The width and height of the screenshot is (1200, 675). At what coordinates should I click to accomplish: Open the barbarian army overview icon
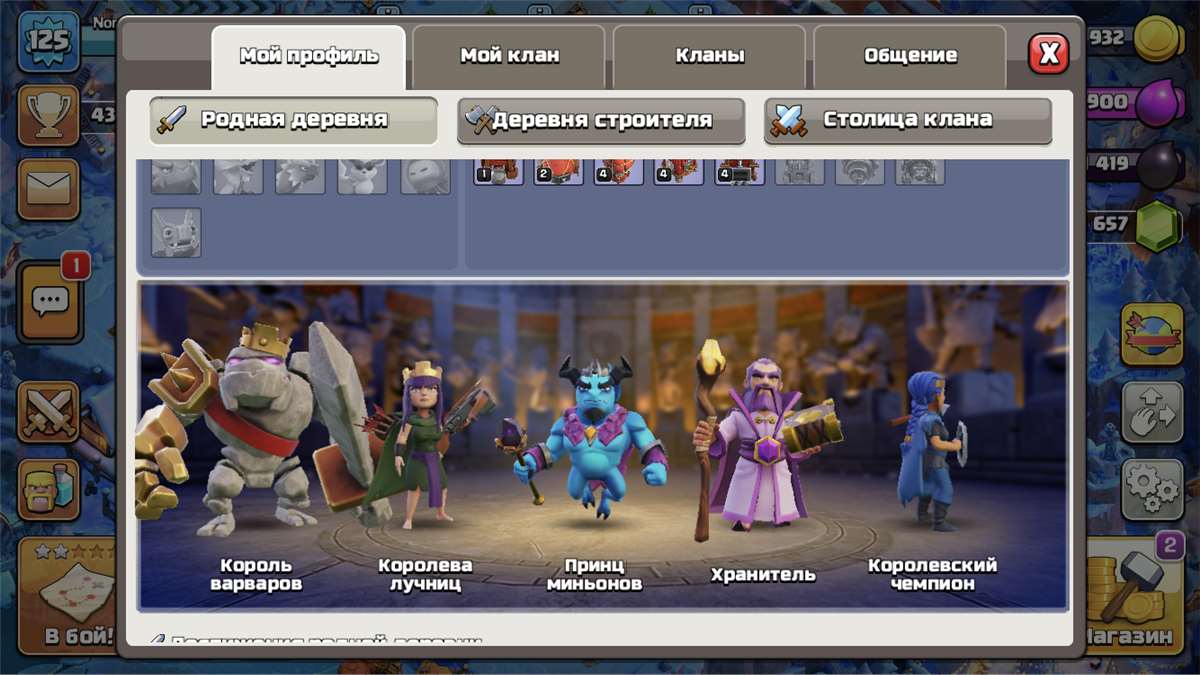pyautogui.click(x=48, y=488)
